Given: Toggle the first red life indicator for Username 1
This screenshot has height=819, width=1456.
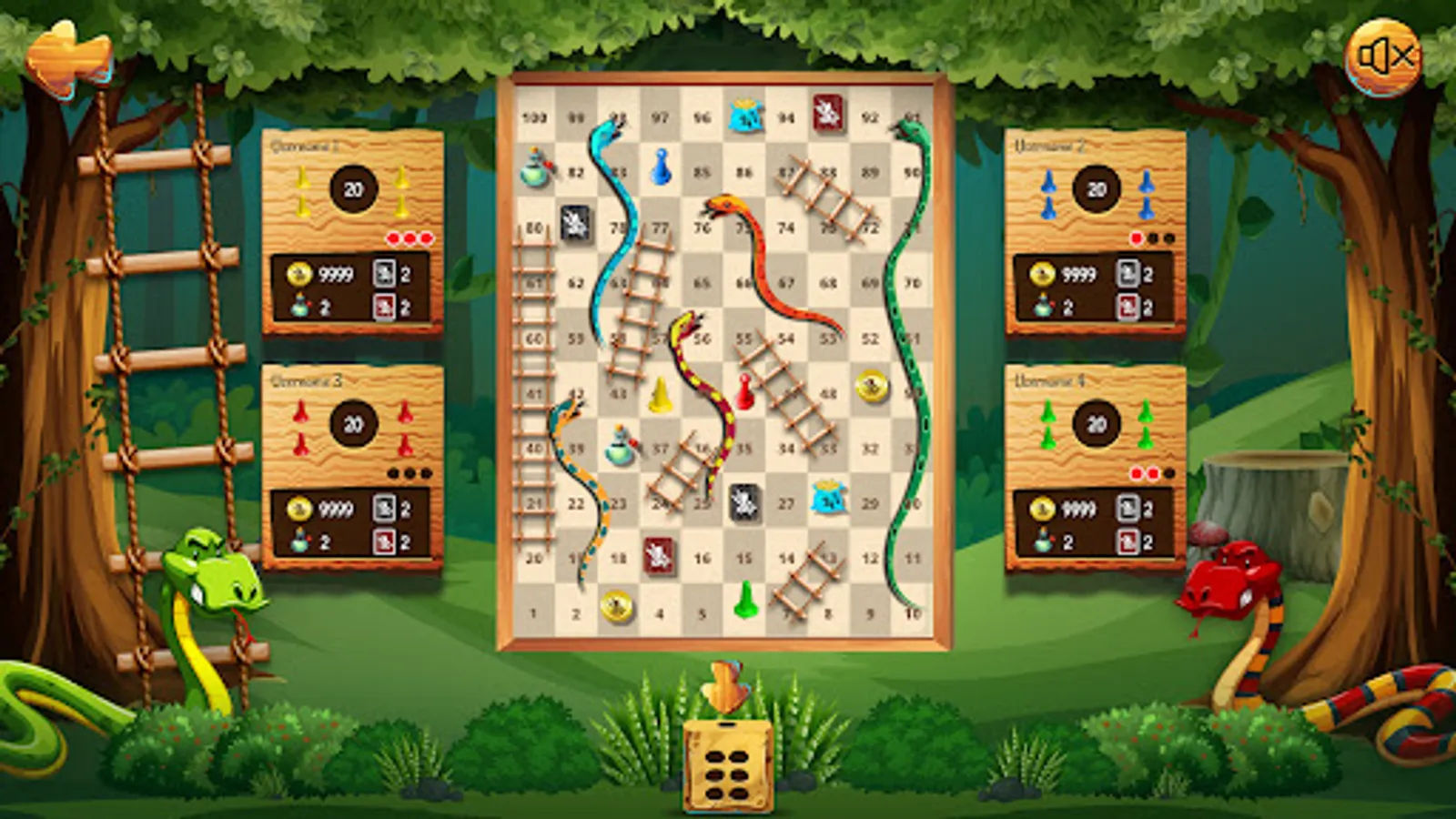Looking at the screenshot, I should click(x=395, y=238).
